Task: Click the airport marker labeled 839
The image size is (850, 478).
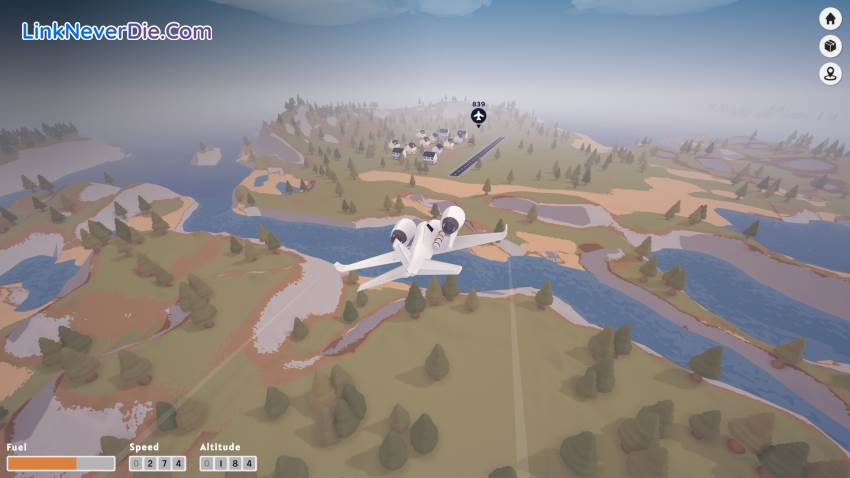Action: pos(478,118)
